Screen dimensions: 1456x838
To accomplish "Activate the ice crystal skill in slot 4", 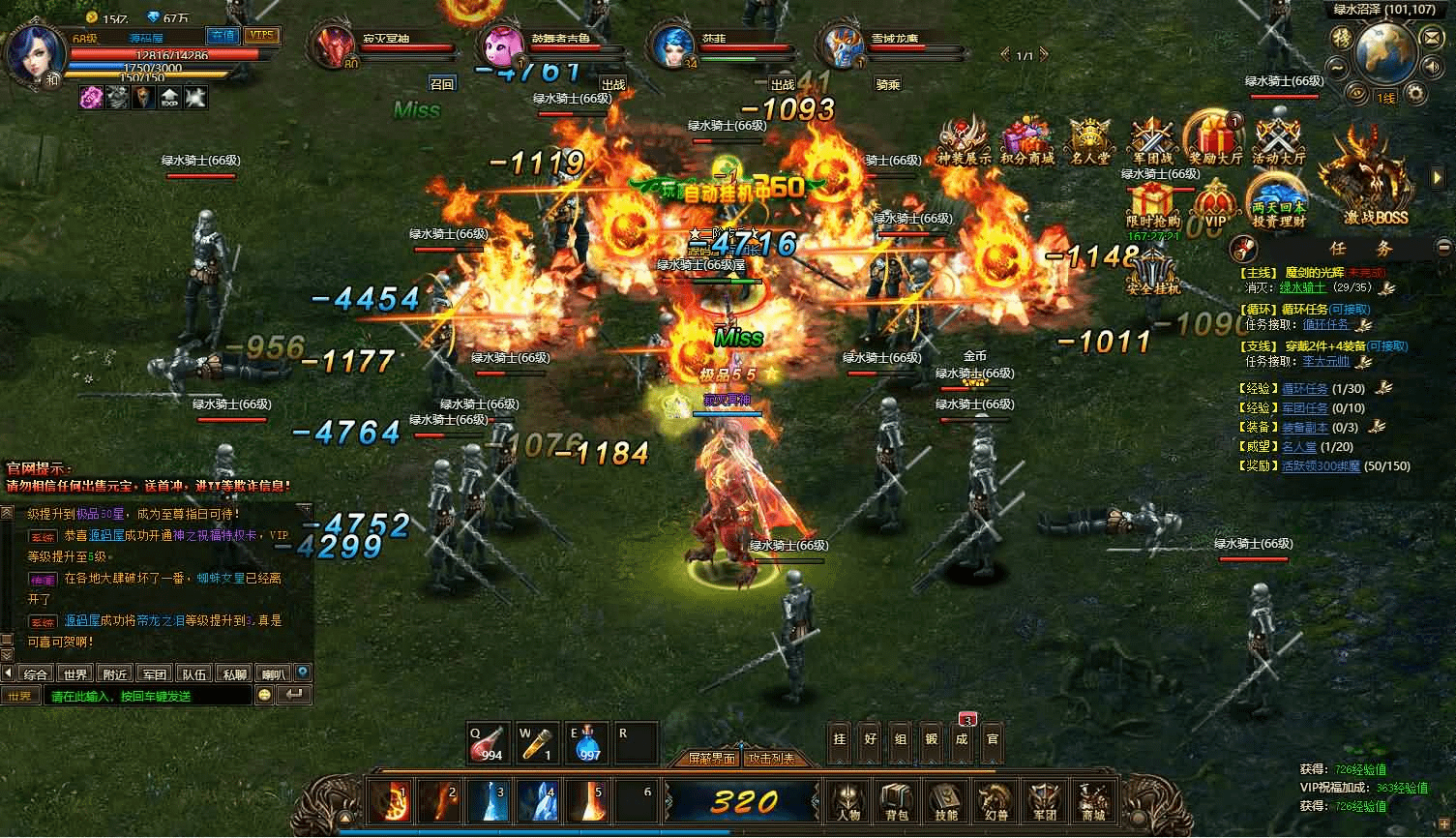I will point(538,802).
